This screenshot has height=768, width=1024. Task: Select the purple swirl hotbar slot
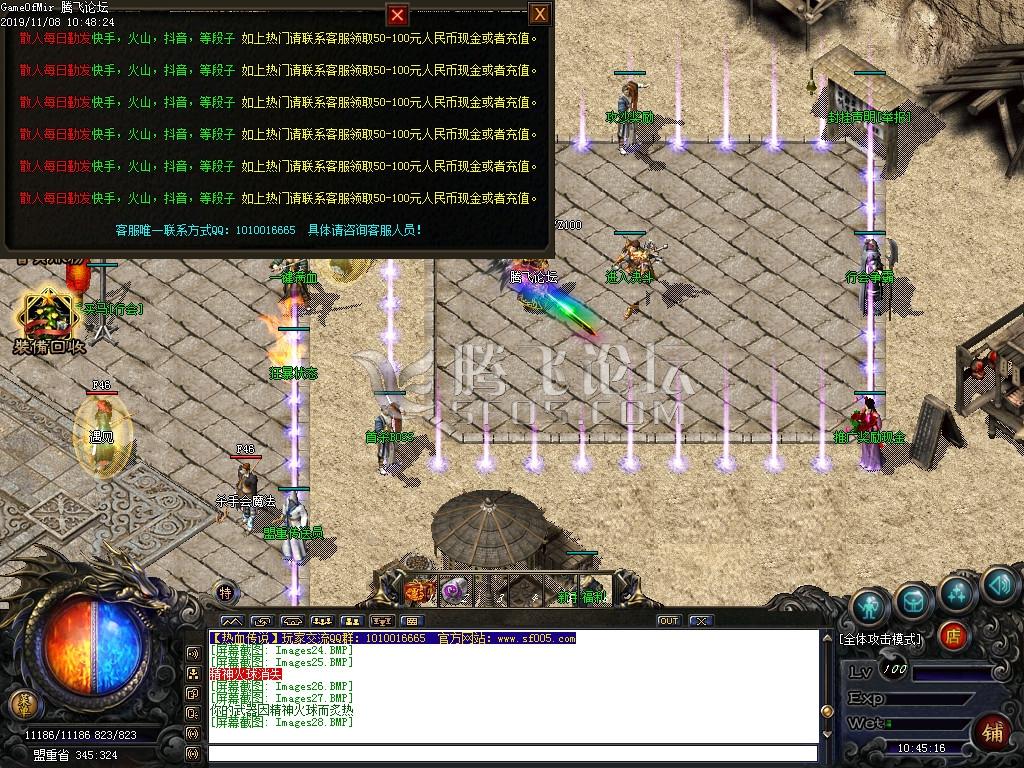[x=455, y=592]
